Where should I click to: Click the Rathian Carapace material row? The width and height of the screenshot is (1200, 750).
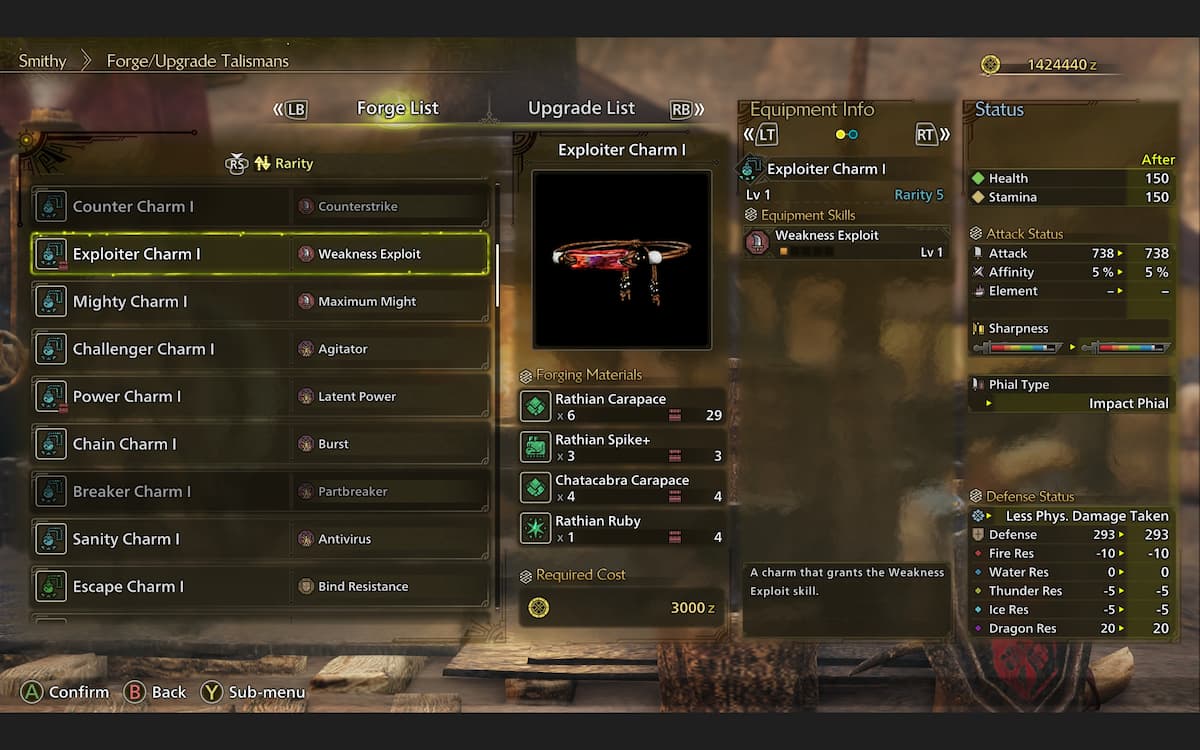622,407
